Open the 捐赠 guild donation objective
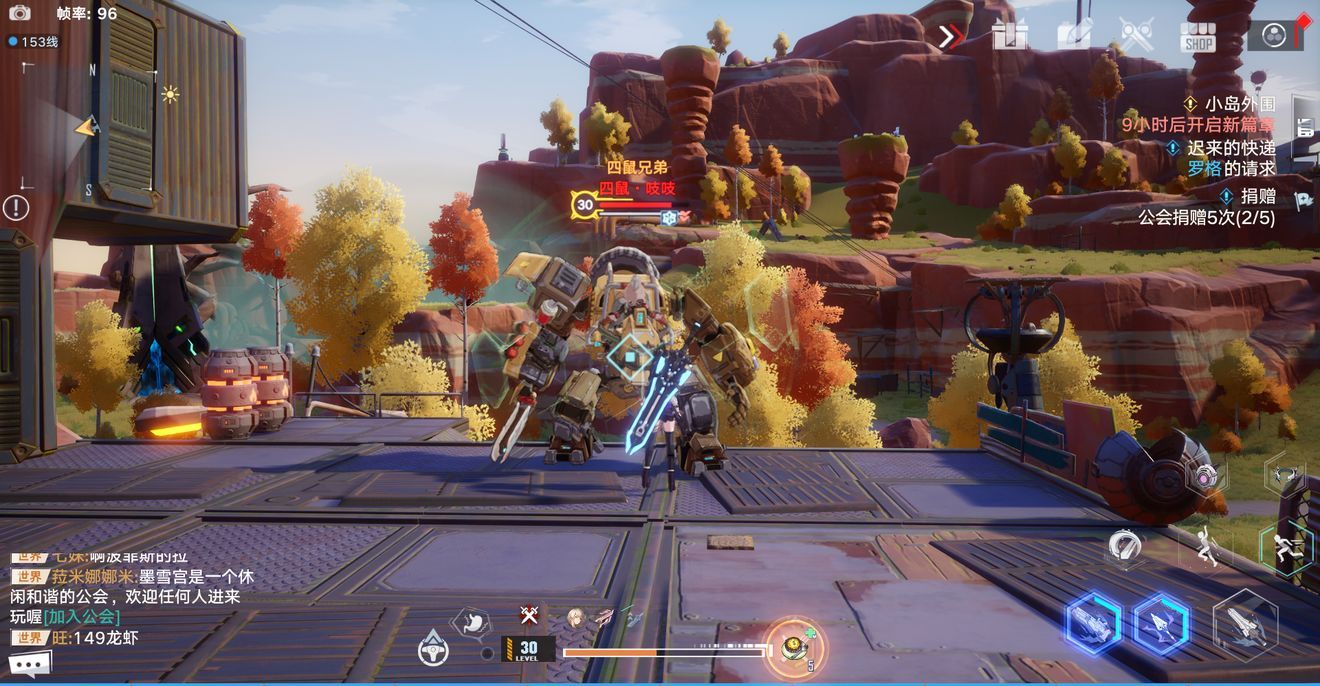1320x686 pixels. (1258, 196)
